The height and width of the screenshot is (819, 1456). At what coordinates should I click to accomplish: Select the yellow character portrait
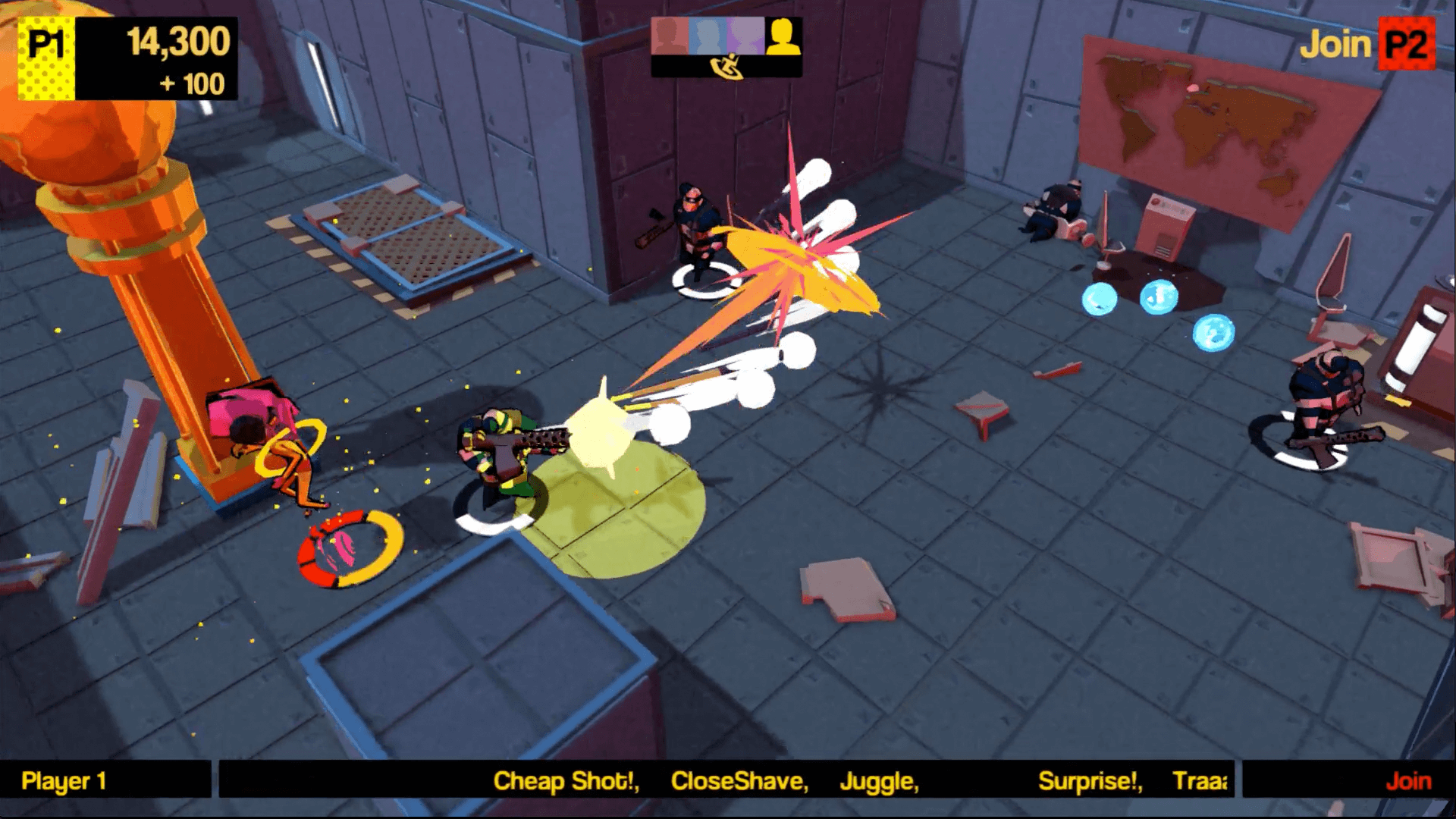[783, 36]
